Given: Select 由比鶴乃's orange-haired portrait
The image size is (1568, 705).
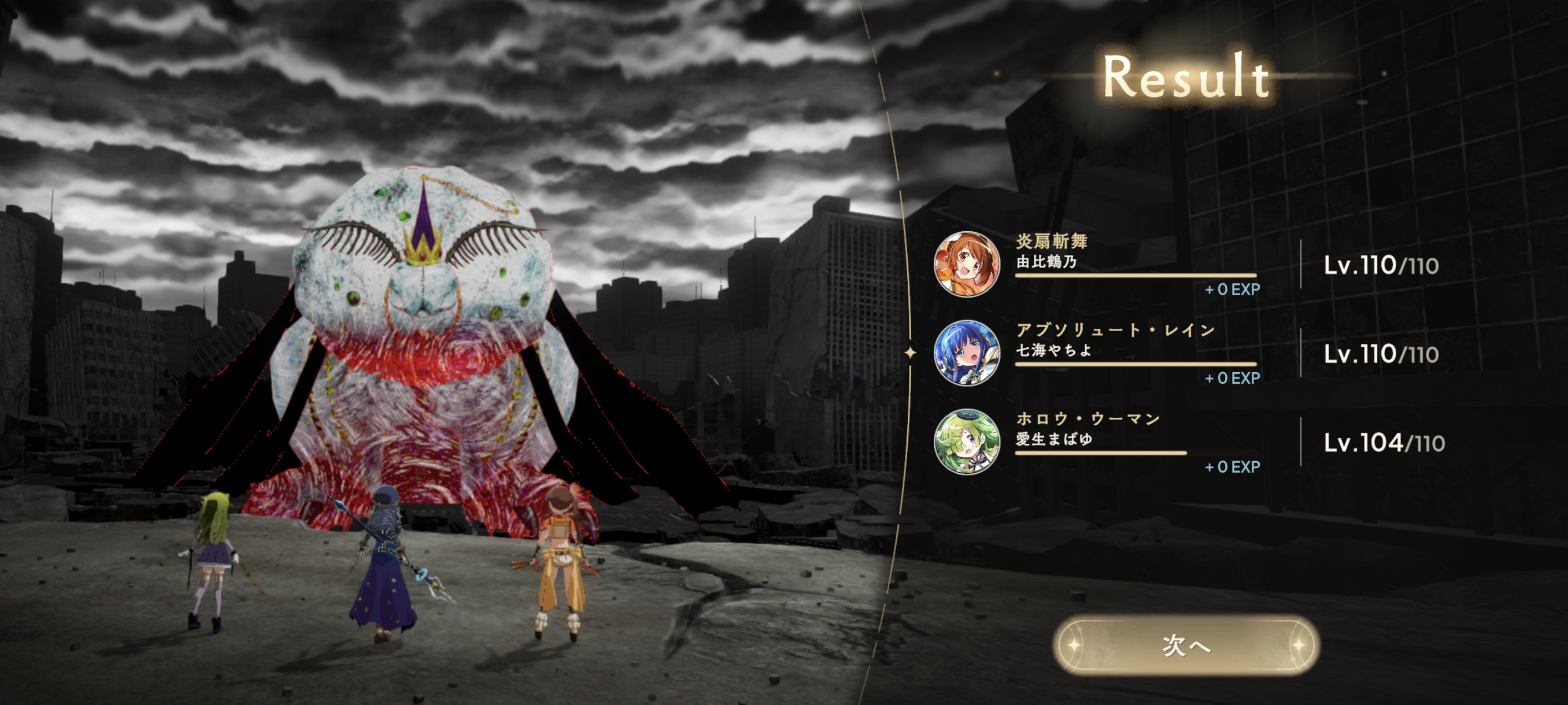Looking at the screenshot, I should tap(967, 264).
